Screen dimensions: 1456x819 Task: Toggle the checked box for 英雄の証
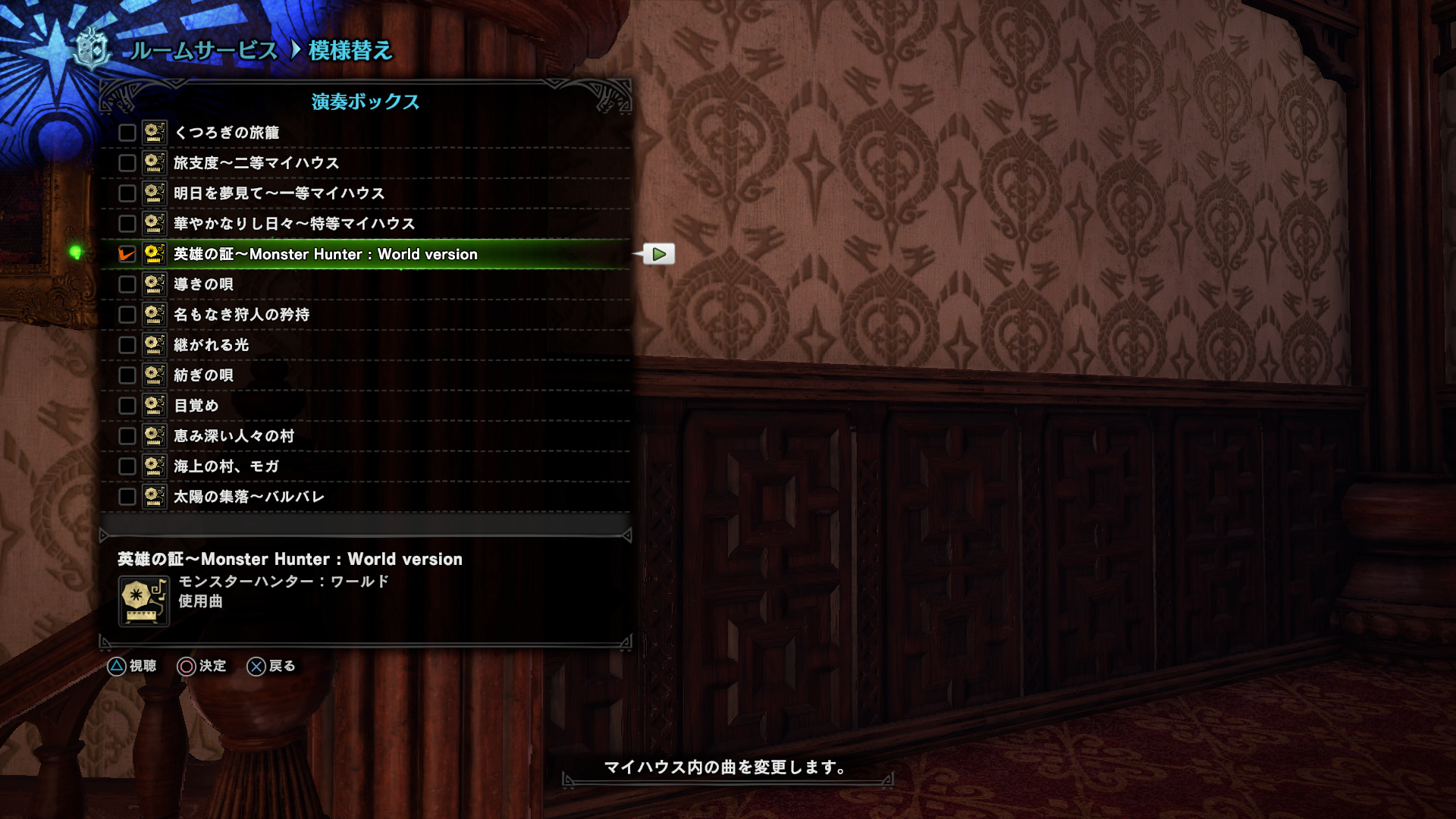(x=127, y=254)
